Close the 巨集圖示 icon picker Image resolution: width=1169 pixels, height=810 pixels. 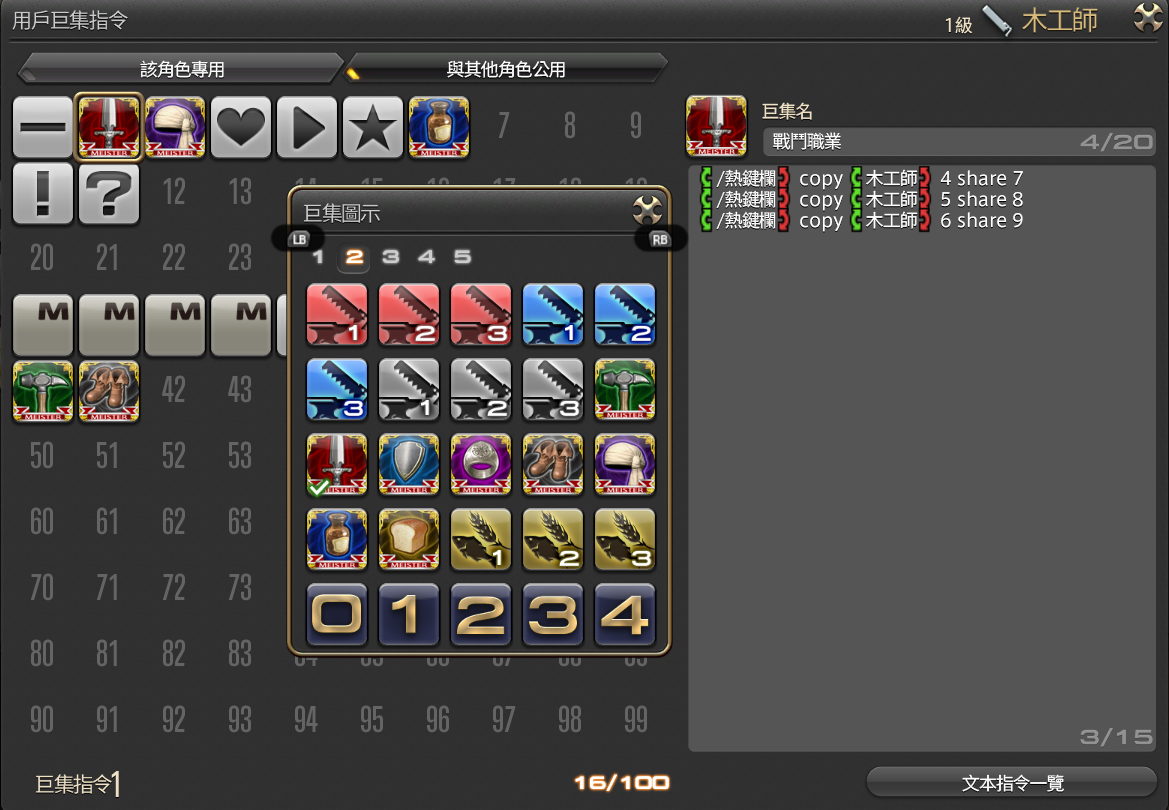tap(648, 210)
